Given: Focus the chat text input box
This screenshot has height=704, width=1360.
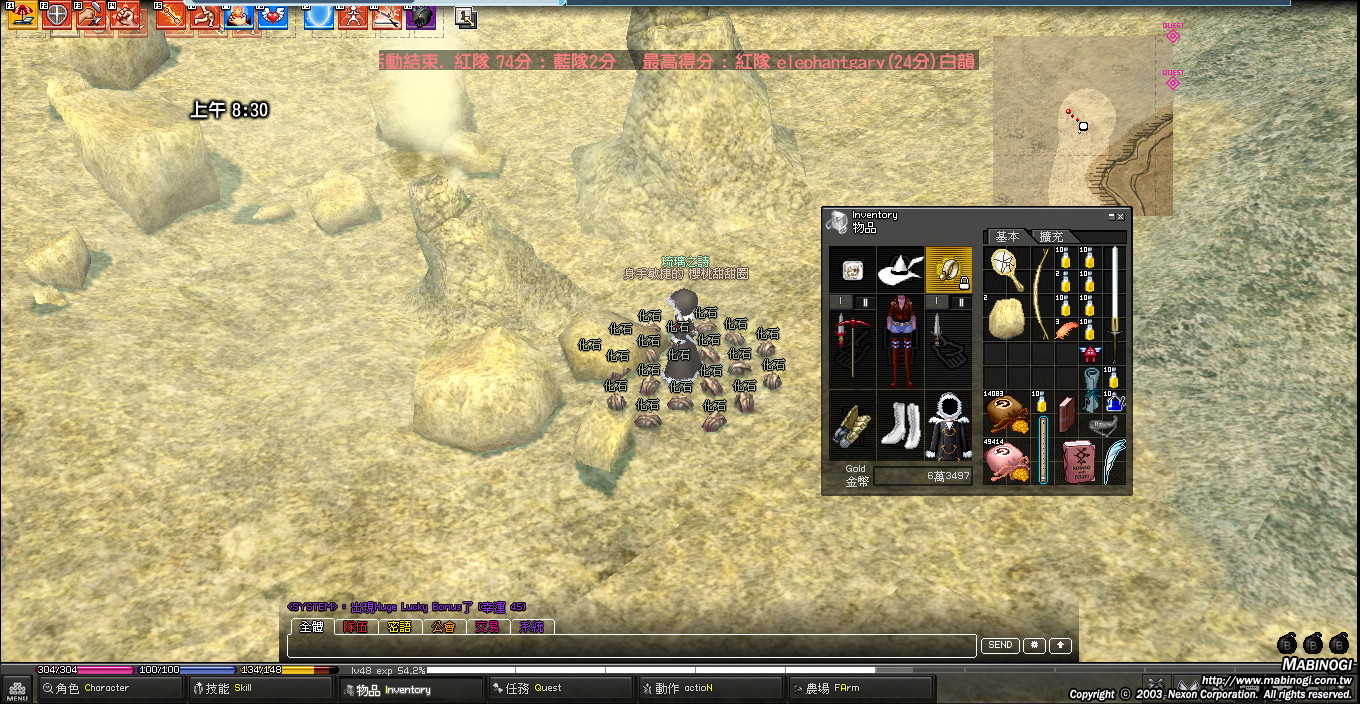Looking at the screenshot, I should pos(630,646).
